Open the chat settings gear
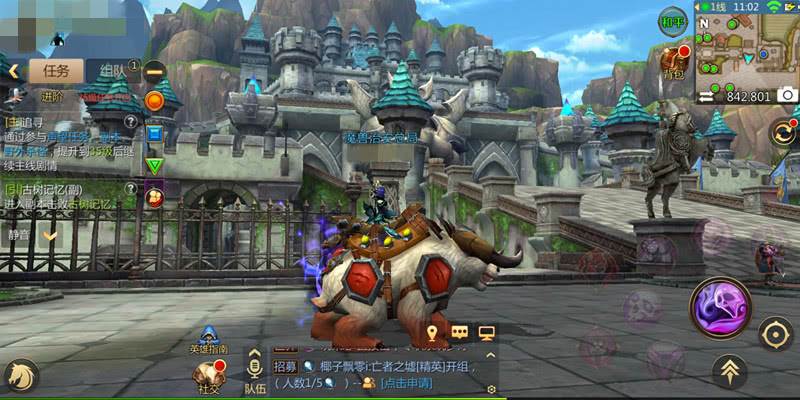Viewport: 800px width, 400px height. [x=491, y=388]
